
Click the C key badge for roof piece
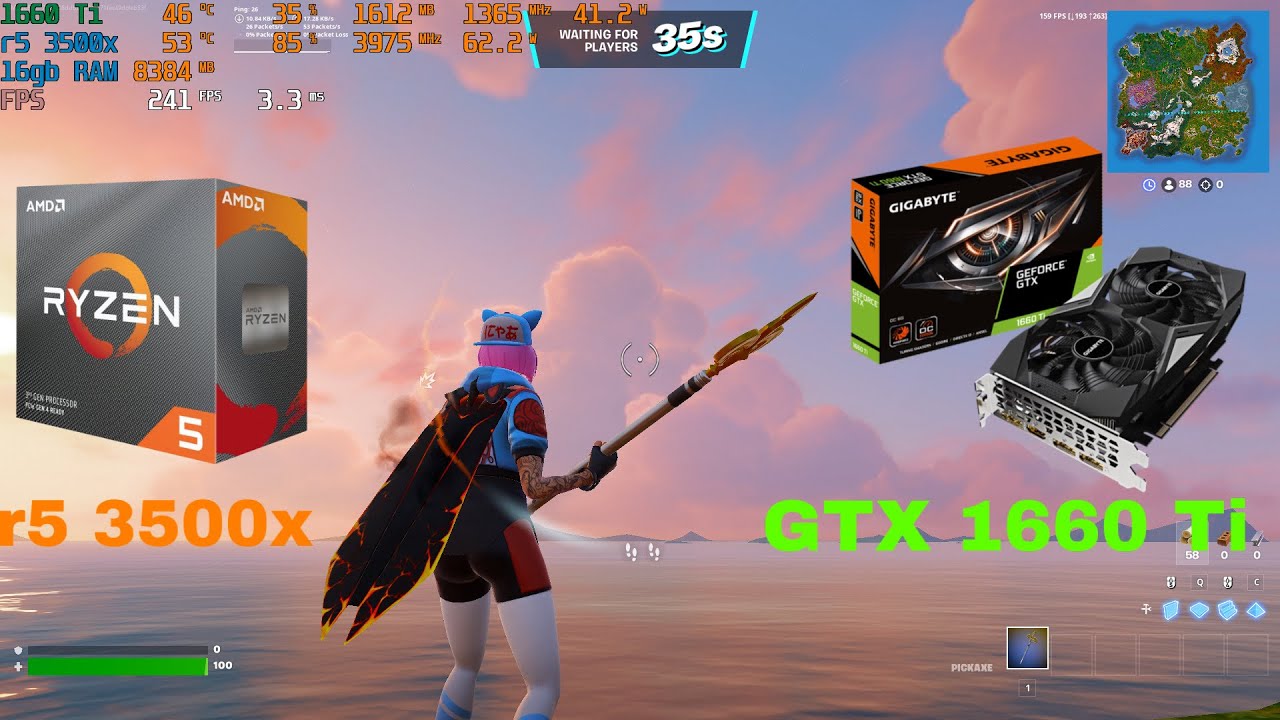click(1256, 583)
